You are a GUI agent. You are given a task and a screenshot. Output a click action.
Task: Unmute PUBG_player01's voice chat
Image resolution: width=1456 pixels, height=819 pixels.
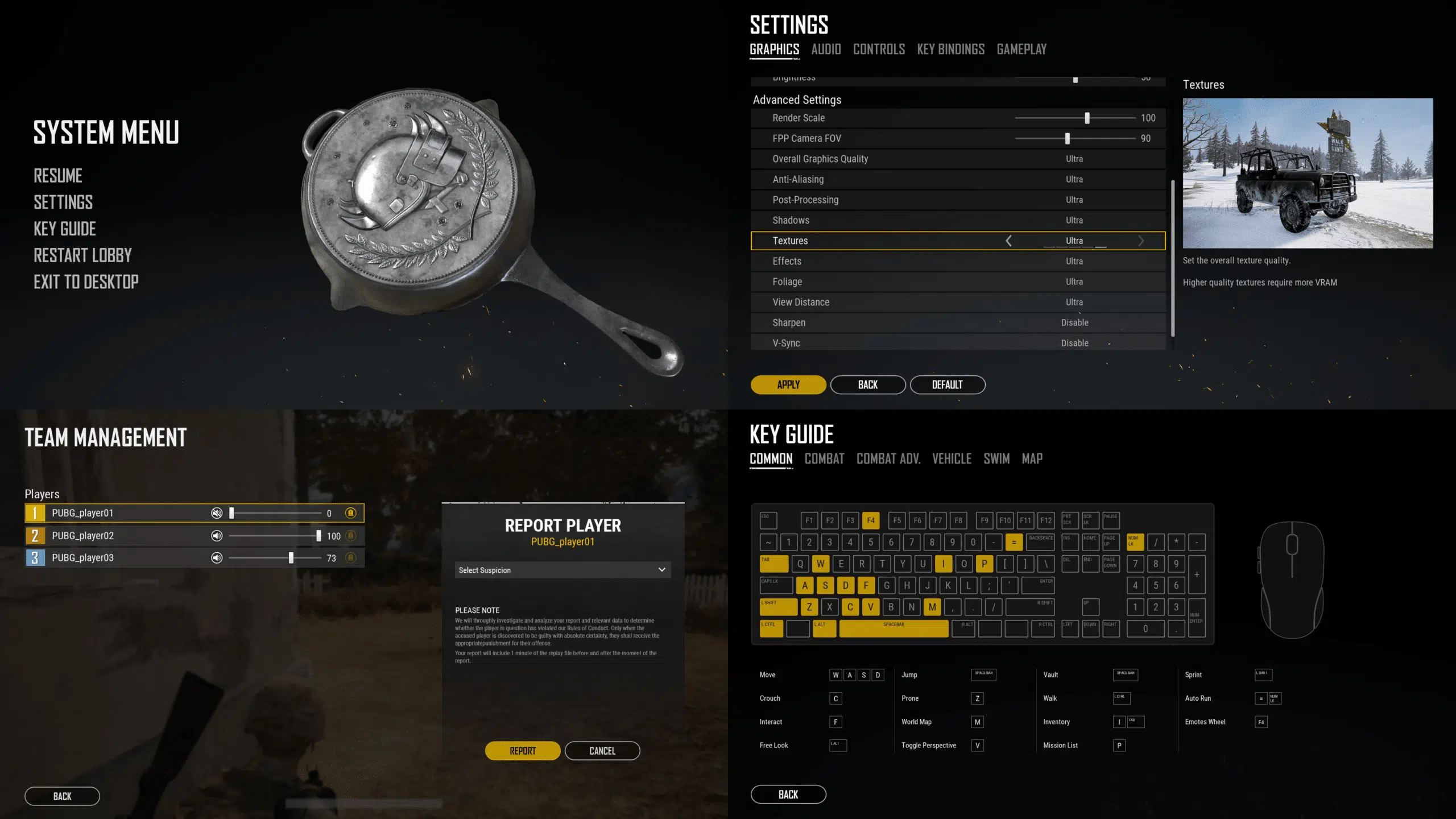click(x=216, y=512)
